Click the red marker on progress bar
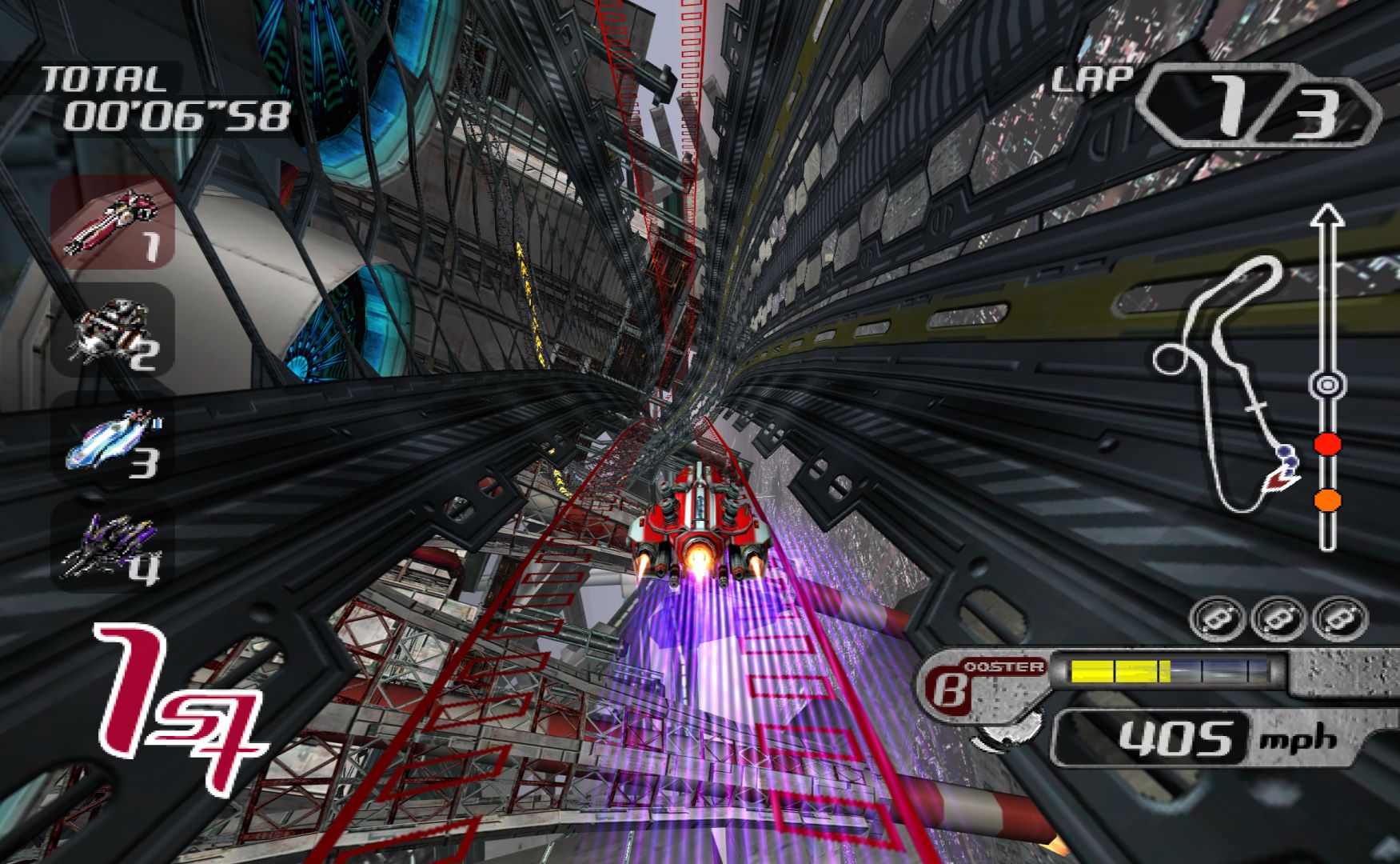 click(1327, 444)
